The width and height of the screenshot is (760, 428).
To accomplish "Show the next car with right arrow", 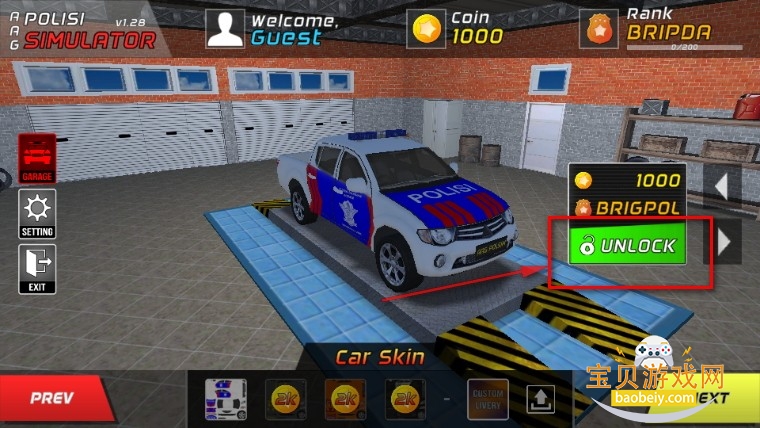I will pyautogui.click(x=725, y=241).
